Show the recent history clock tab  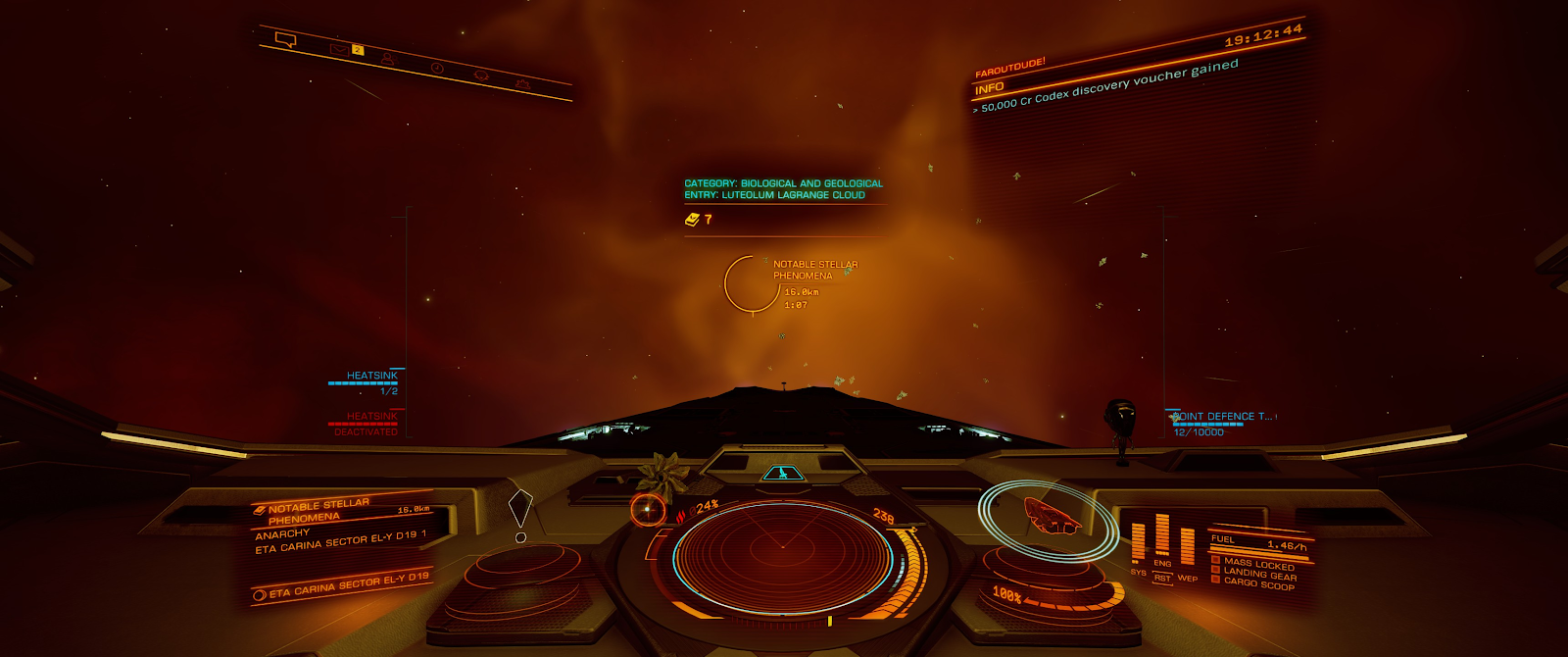(437, 68)
